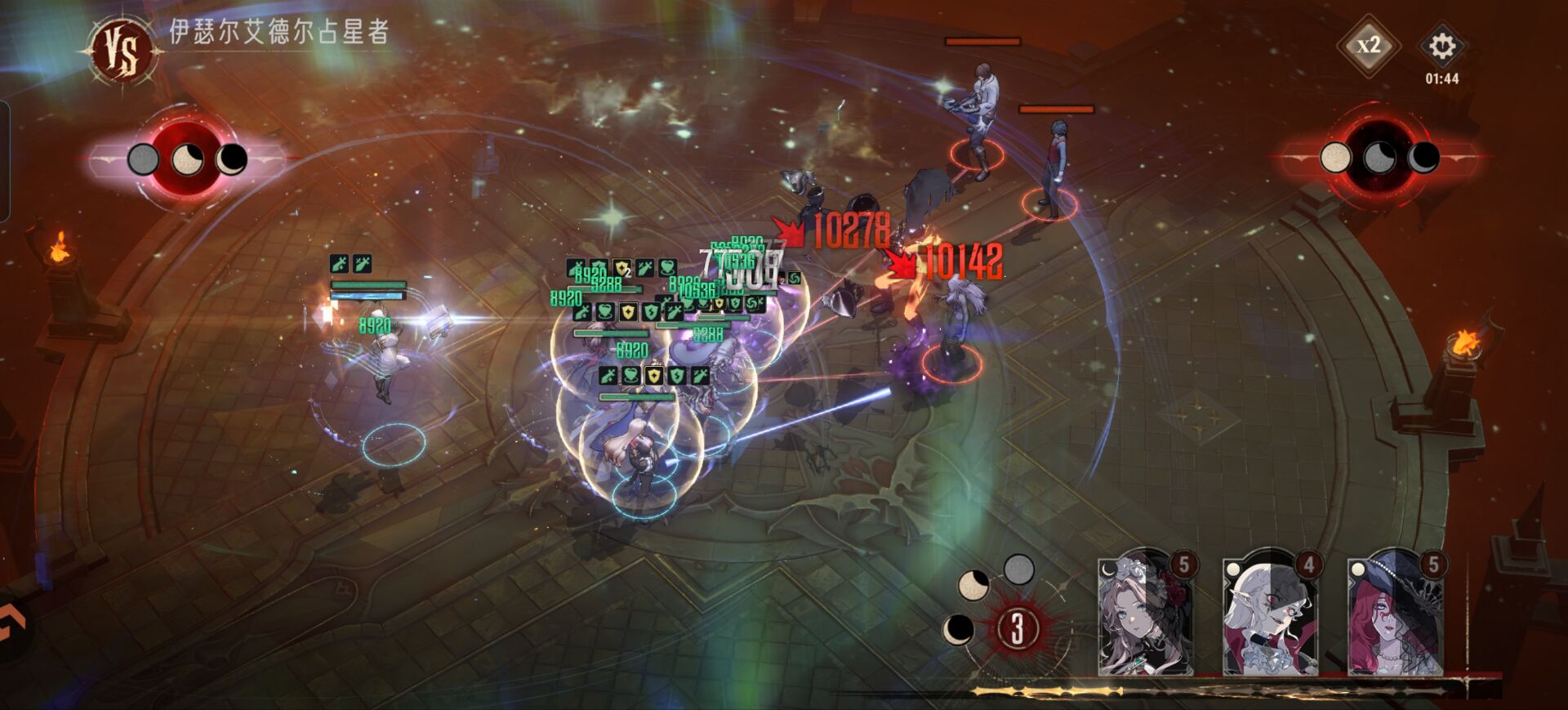Play the red-haired witch skill card
The image size is (1568, 710).
tap(1395, 614)
